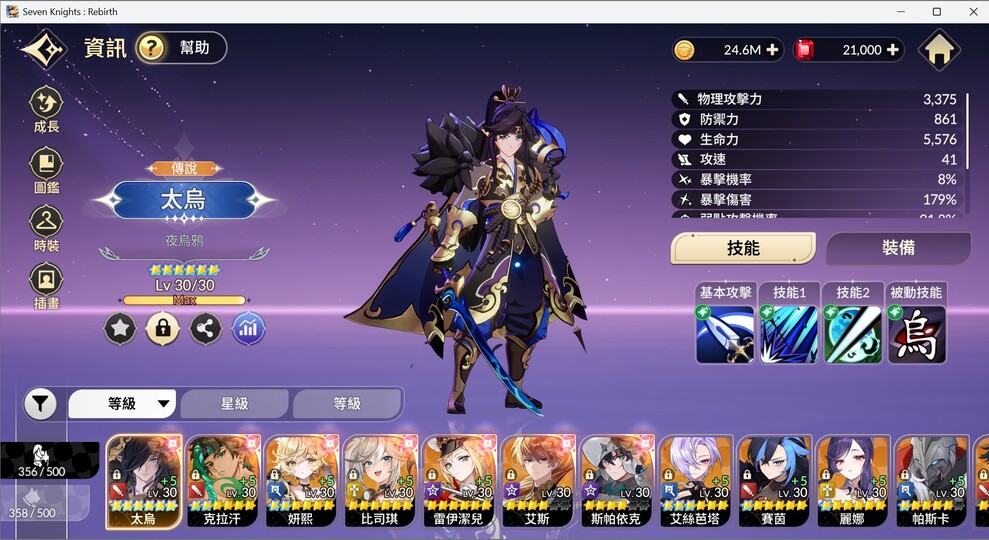Screen dimensions: 989x540
Task: Add rubies with the plus button
Action: click(x=893, y=50)
